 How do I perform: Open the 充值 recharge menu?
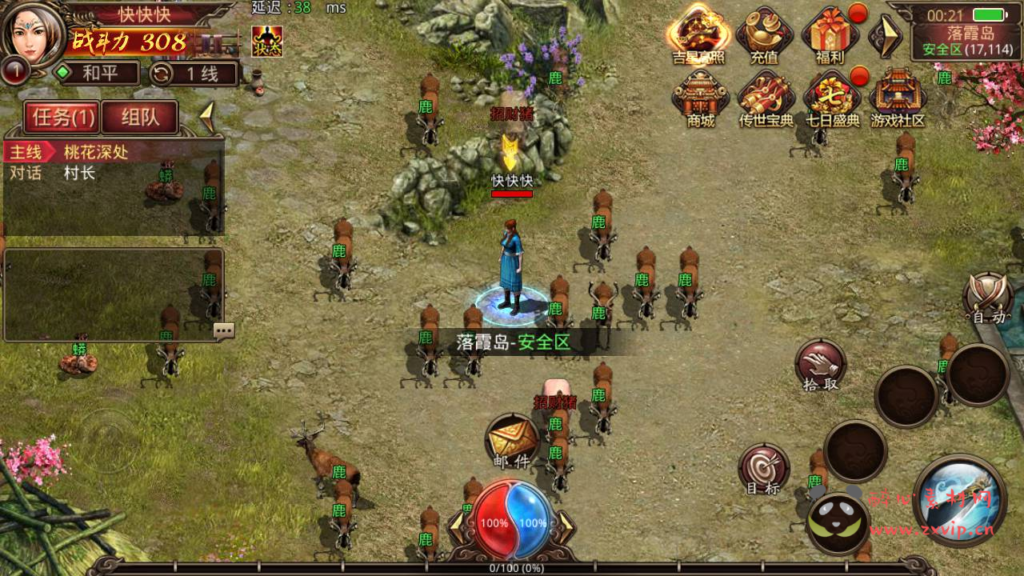(x=764, y=35)
